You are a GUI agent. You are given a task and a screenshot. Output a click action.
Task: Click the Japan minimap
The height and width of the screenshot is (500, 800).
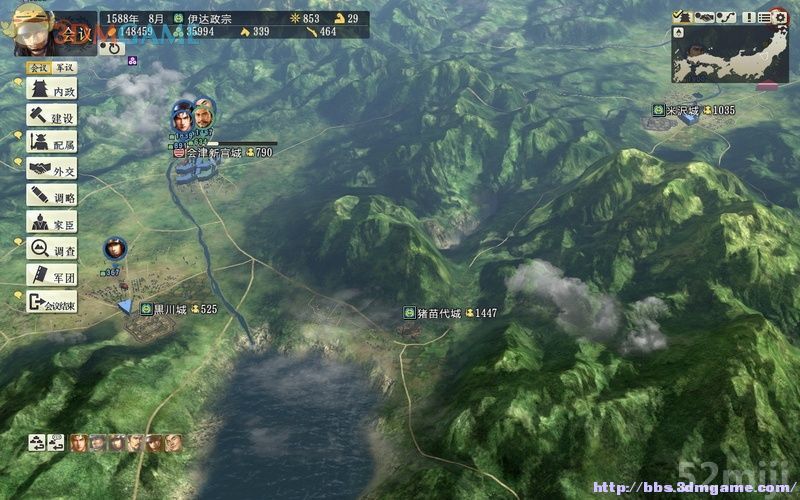[x=730, y=55]
